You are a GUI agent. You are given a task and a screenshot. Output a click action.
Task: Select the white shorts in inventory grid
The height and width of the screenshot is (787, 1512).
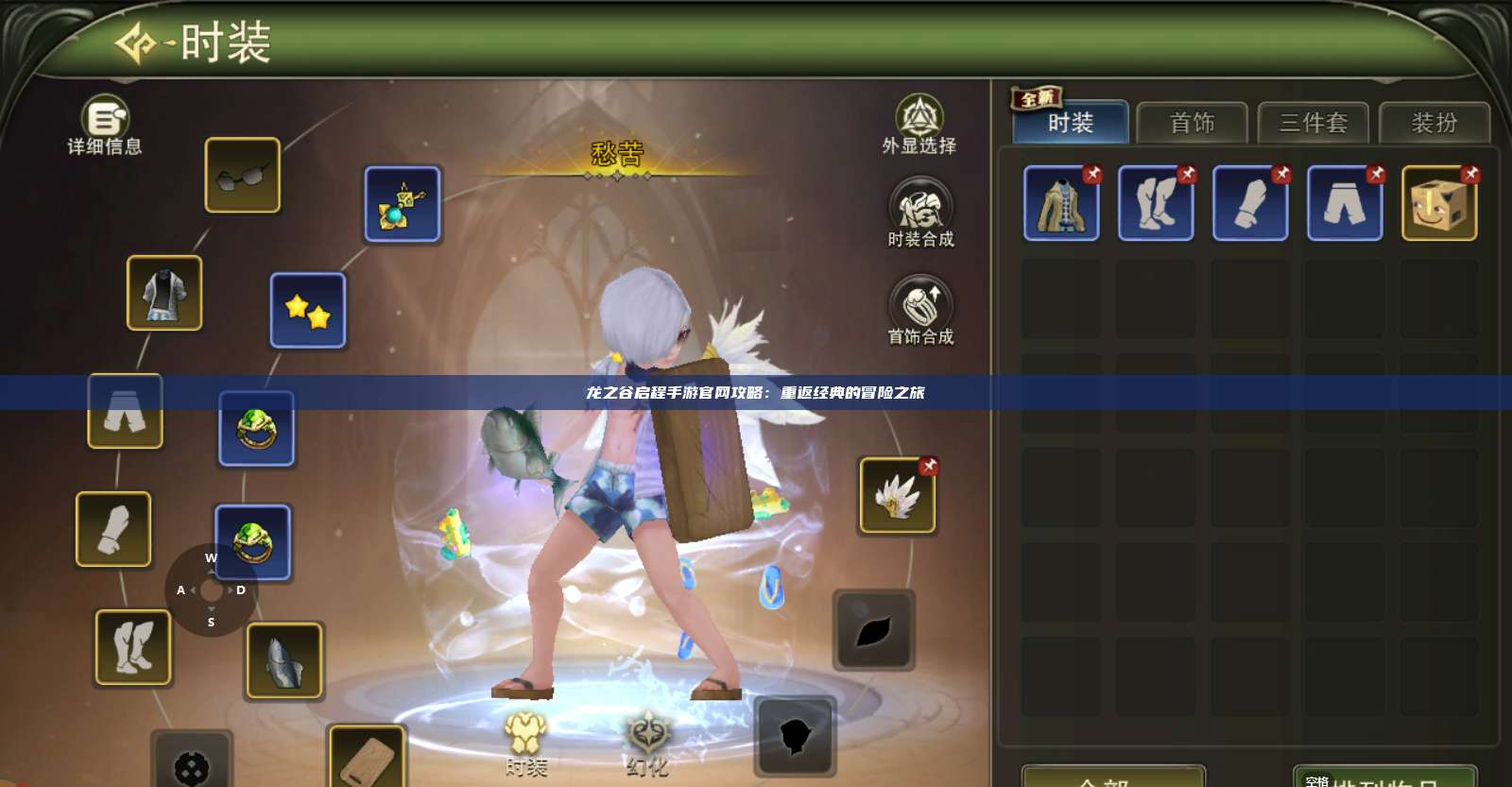point(1345,203)
